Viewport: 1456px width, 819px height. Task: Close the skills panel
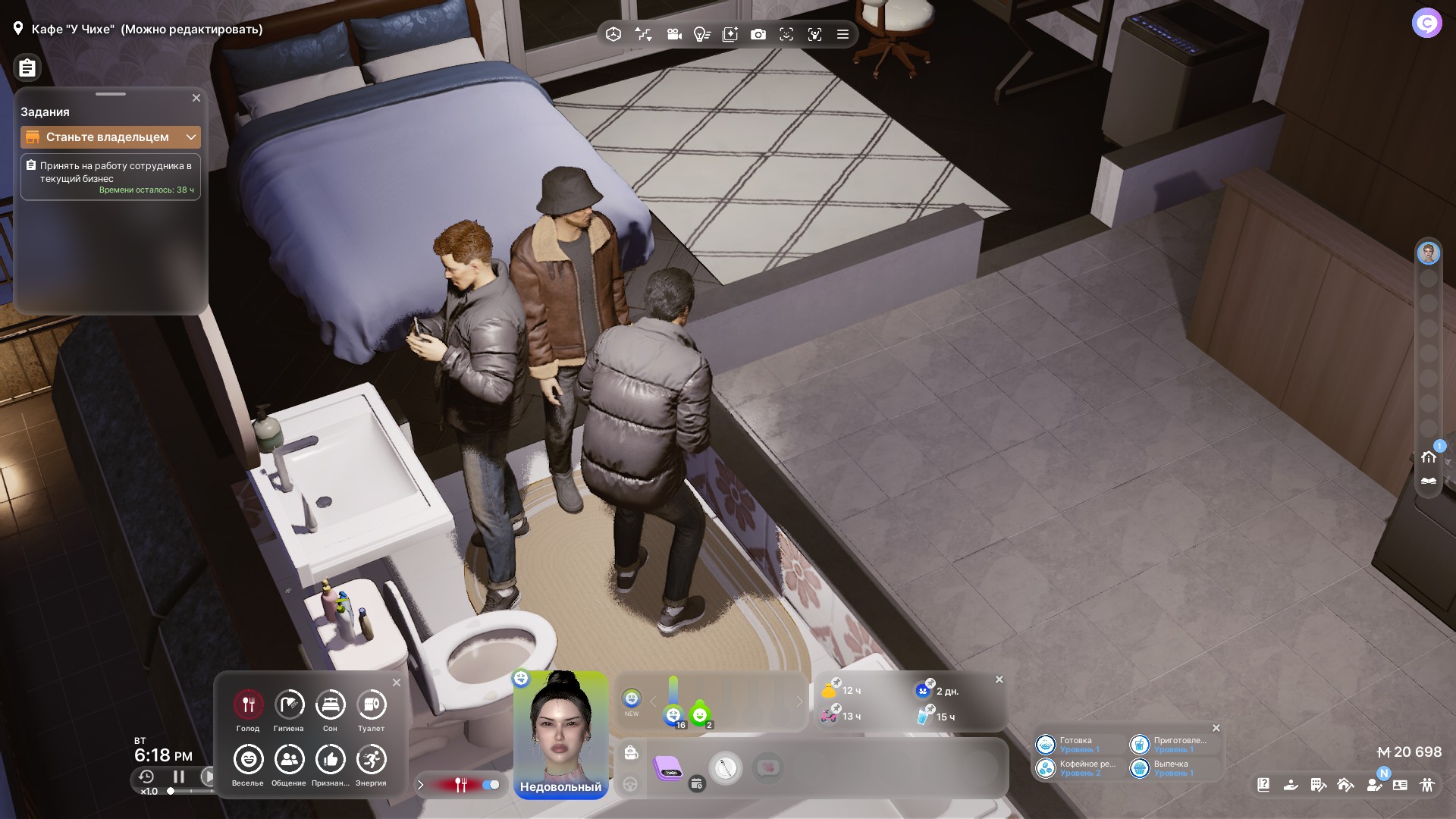tap(1216, 728)
